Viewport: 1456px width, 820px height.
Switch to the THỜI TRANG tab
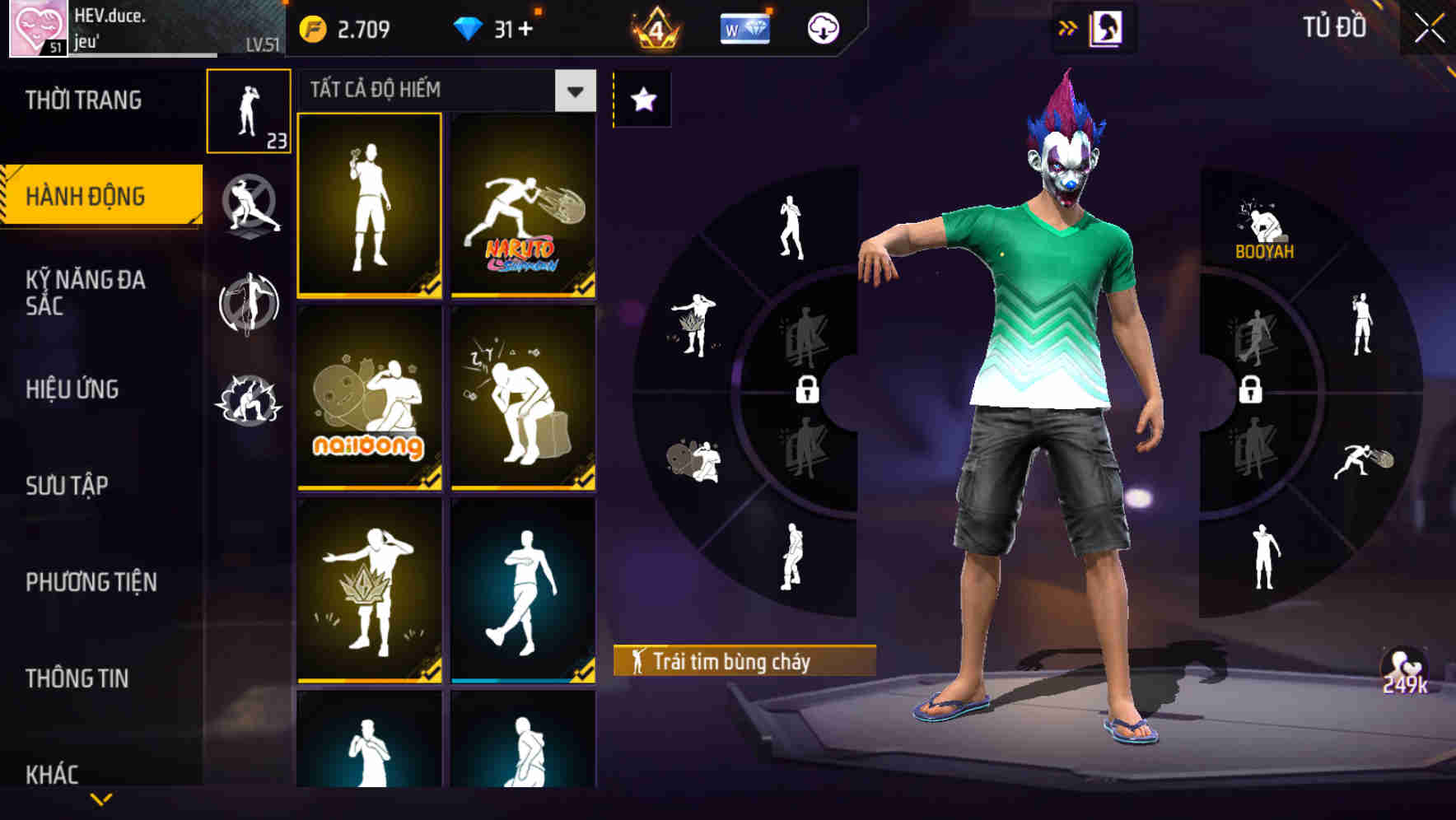click(x=85, y=100)
